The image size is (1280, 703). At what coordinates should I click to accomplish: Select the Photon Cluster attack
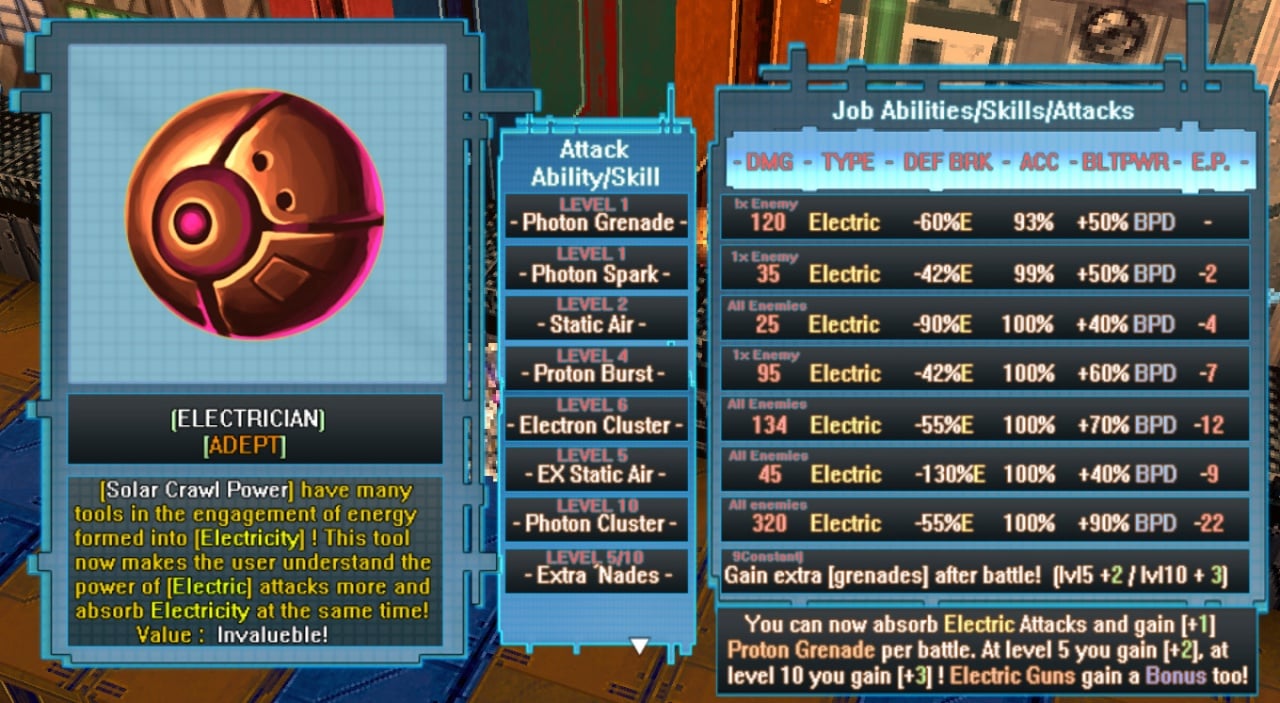click(x=597, y=517)
